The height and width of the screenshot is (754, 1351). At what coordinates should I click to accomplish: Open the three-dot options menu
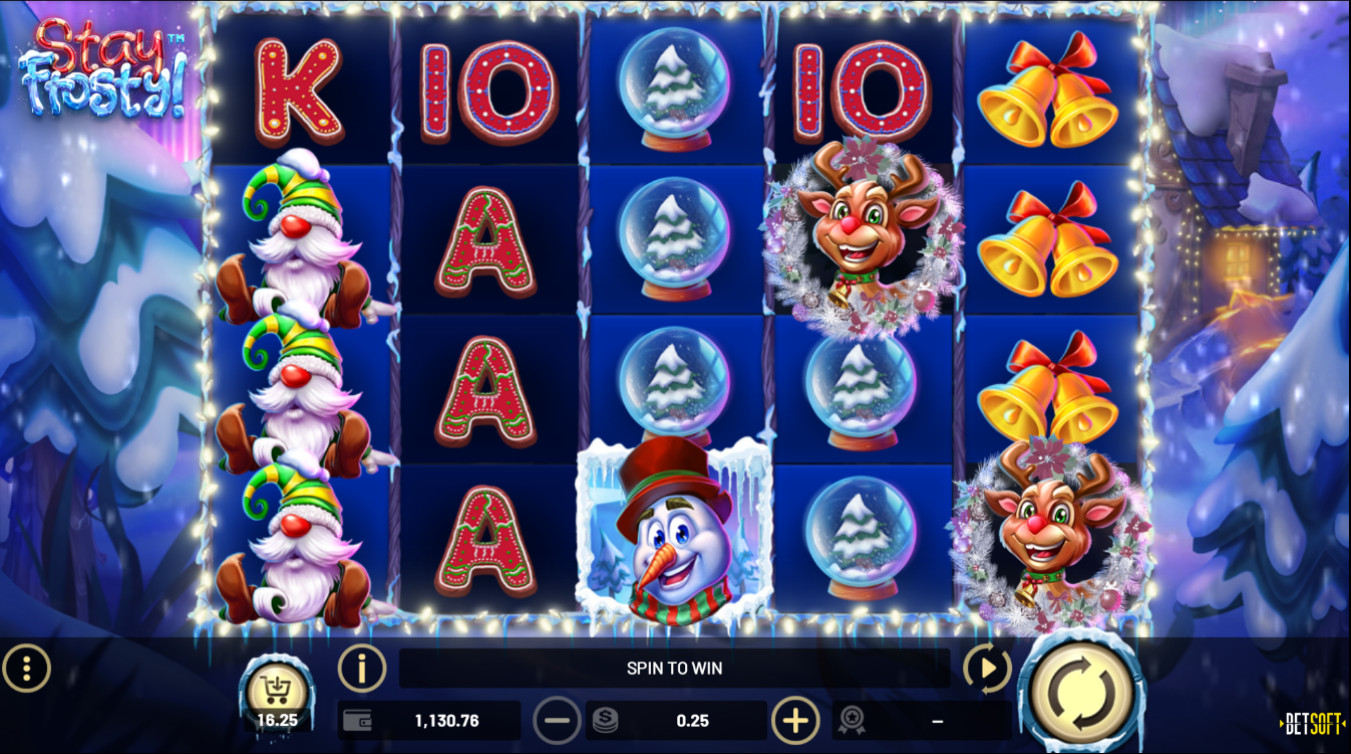tap(27, 668)
